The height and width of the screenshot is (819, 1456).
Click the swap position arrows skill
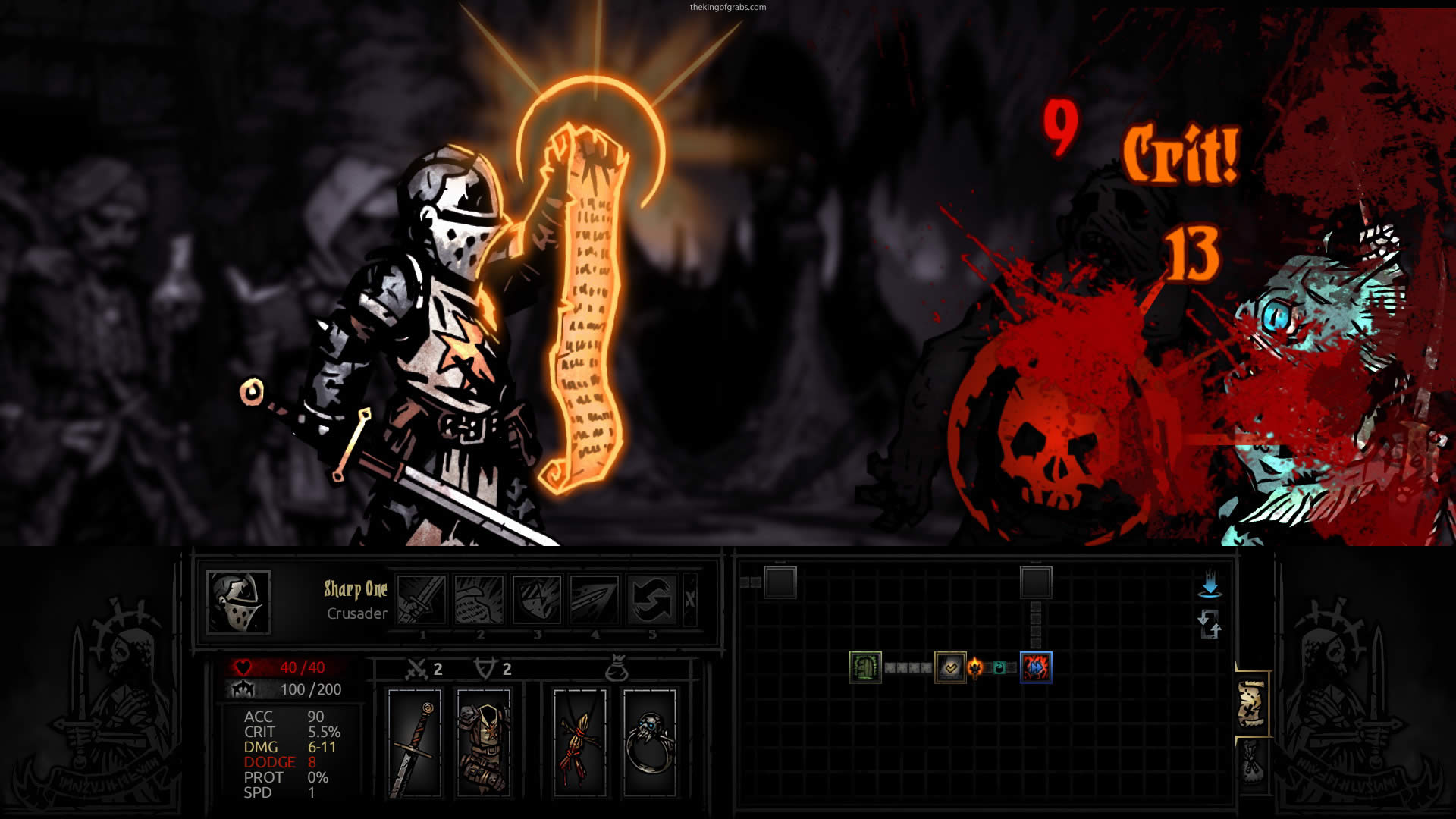pos(652,599)
